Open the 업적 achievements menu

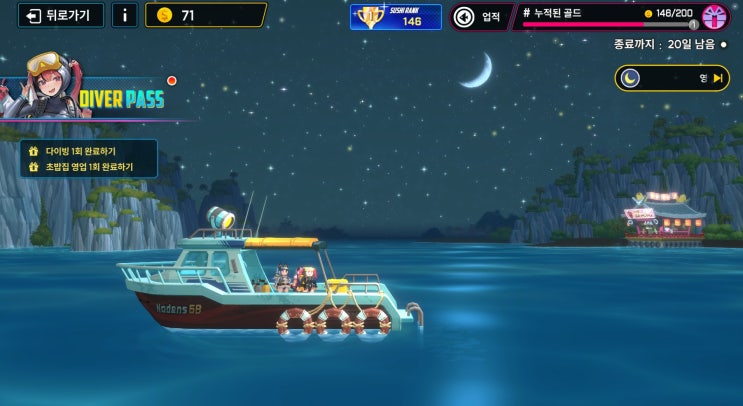477,16
